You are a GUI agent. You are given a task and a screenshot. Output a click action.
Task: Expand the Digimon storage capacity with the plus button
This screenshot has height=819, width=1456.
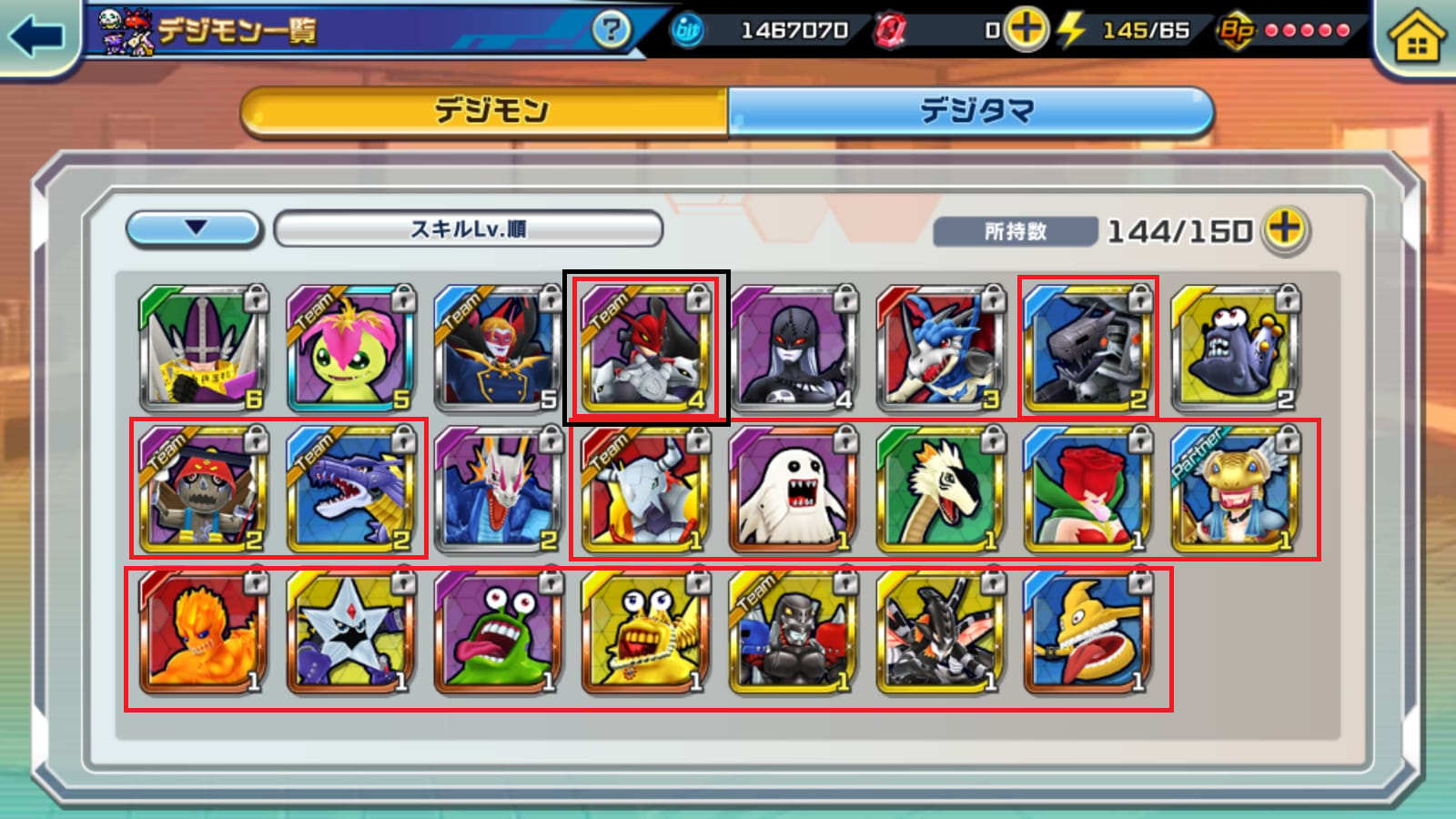[1284, 229]
